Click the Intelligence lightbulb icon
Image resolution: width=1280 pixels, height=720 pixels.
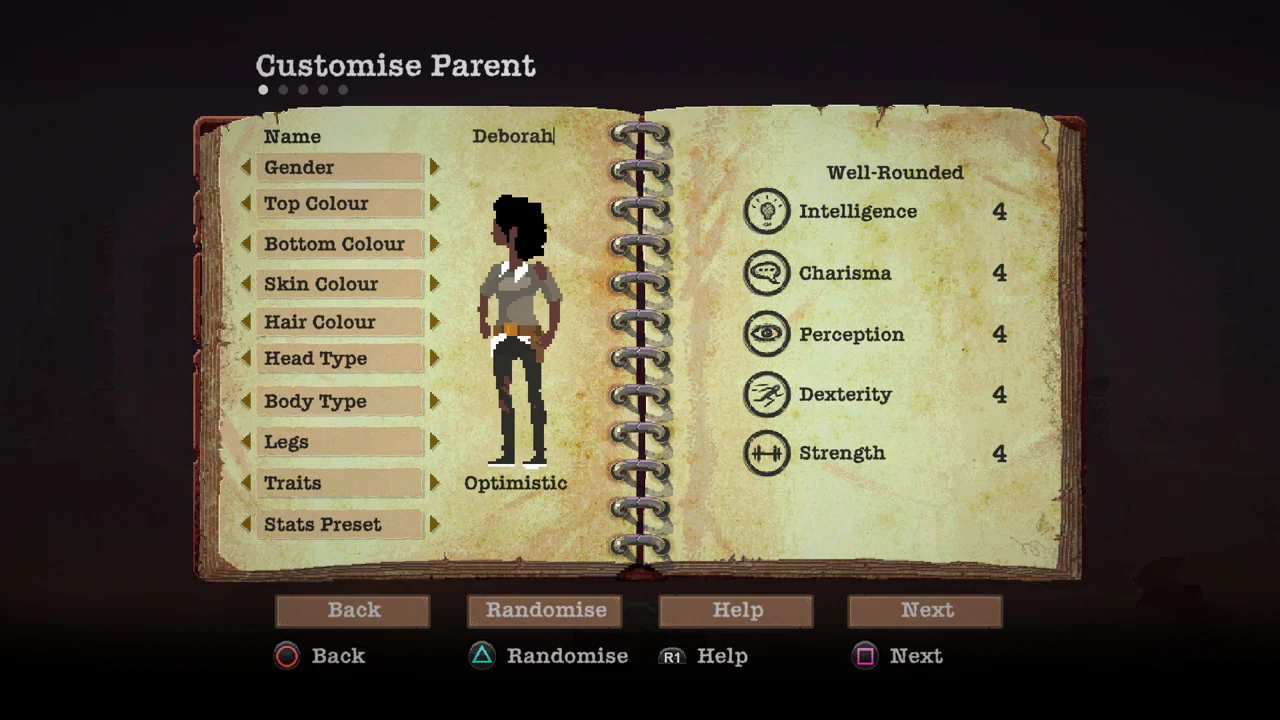767,211
